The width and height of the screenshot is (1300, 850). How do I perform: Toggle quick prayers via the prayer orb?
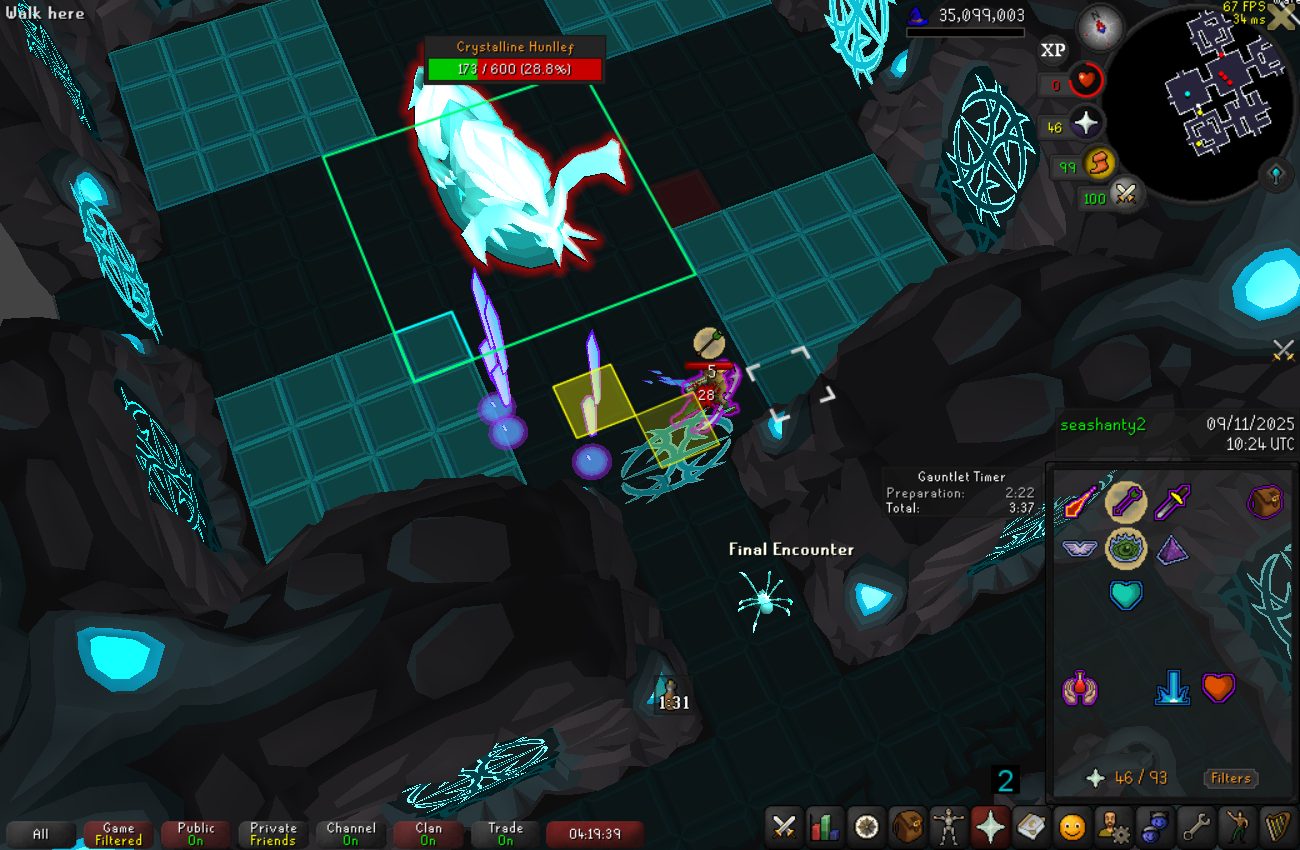(1086, 124)
